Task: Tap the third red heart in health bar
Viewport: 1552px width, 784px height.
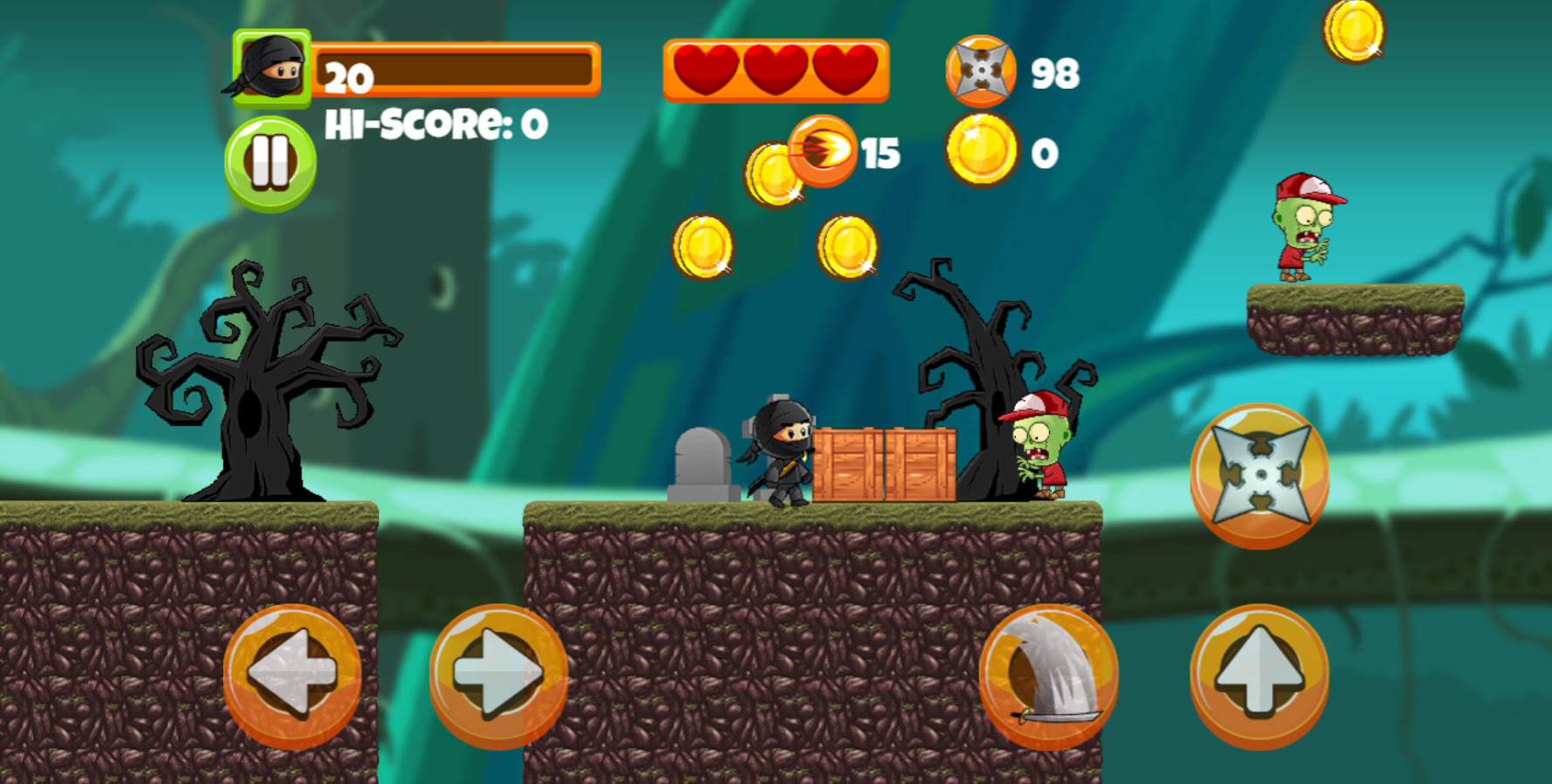Action: (844, 68)
